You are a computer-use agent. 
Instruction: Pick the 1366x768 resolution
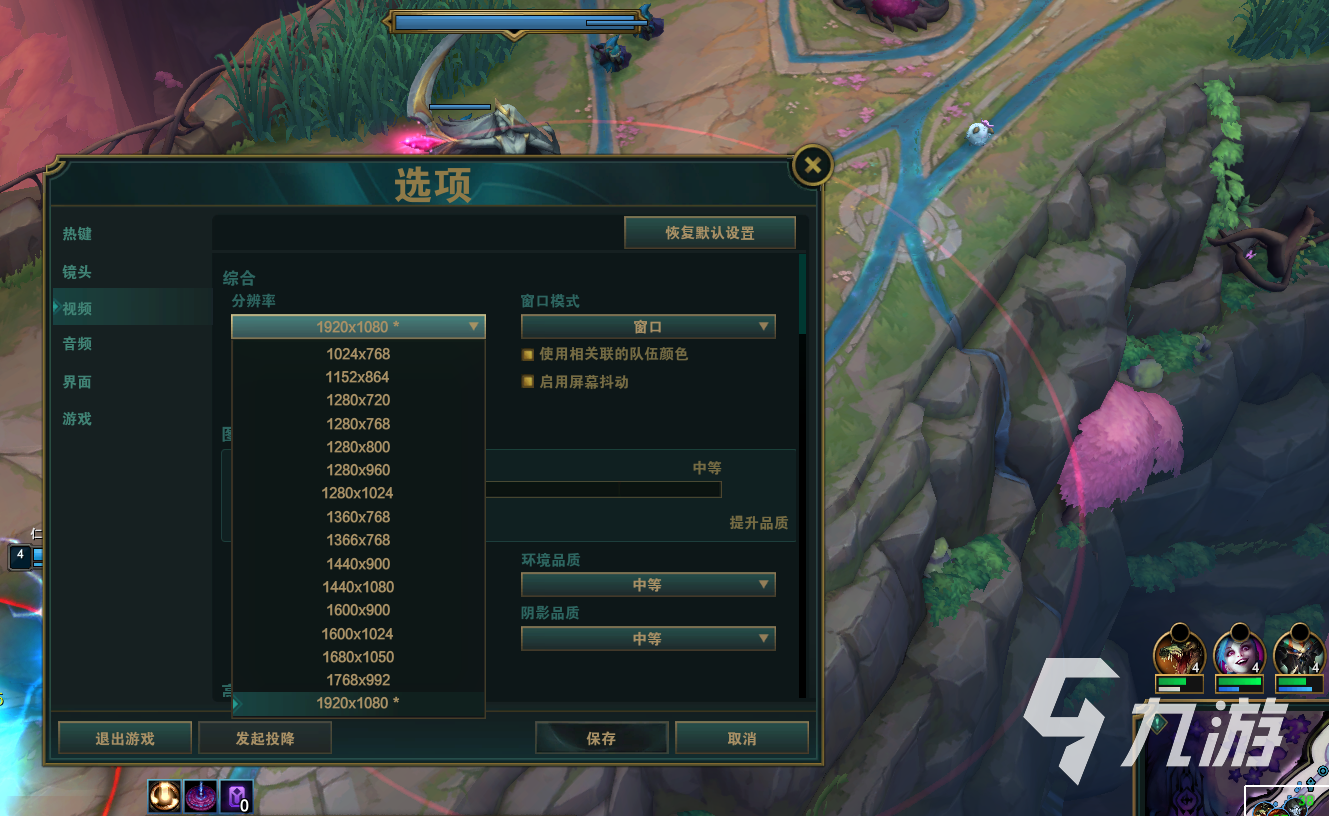point(358,540)
